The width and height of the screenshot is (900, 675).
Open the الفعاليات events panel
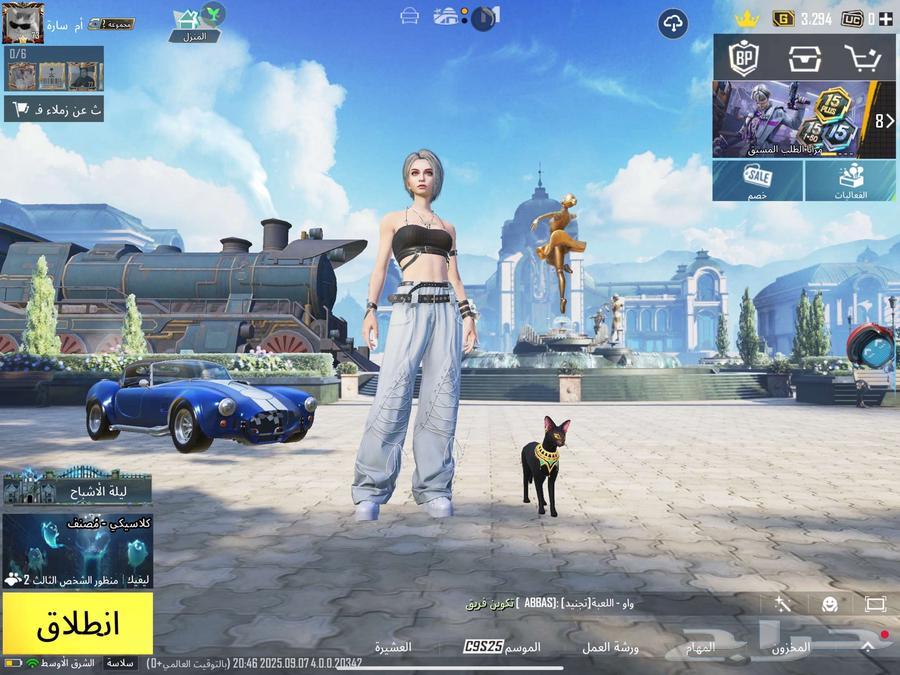(x=850, y=181)
